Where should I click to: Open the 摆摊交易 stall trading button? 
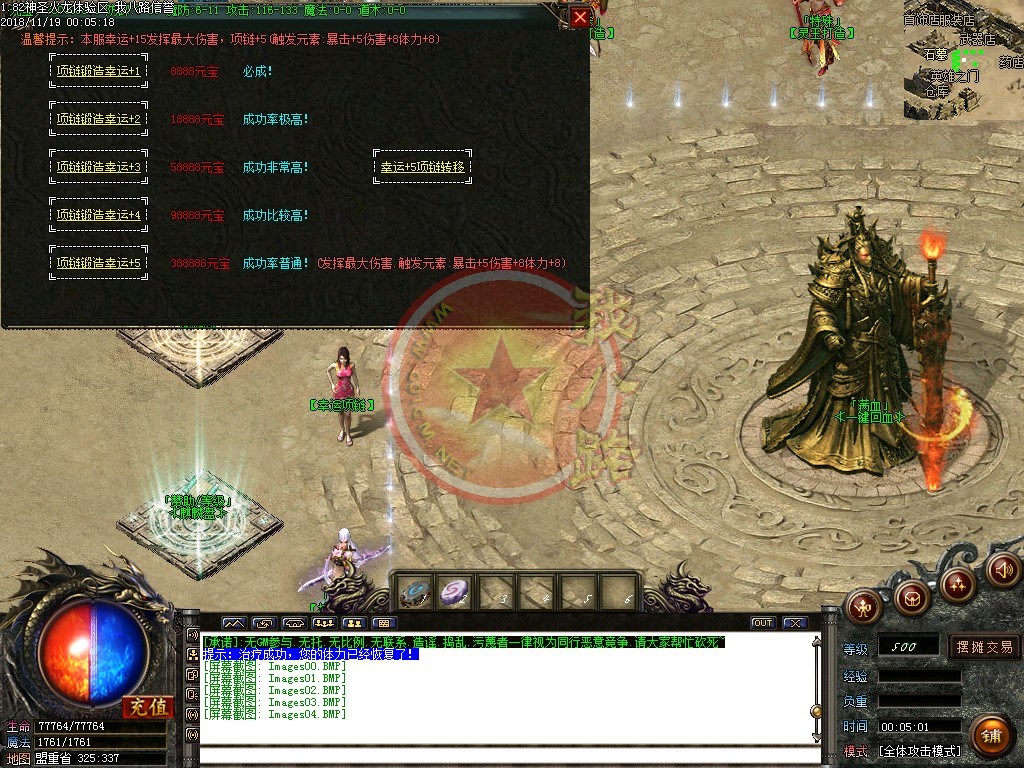point(984,647)
